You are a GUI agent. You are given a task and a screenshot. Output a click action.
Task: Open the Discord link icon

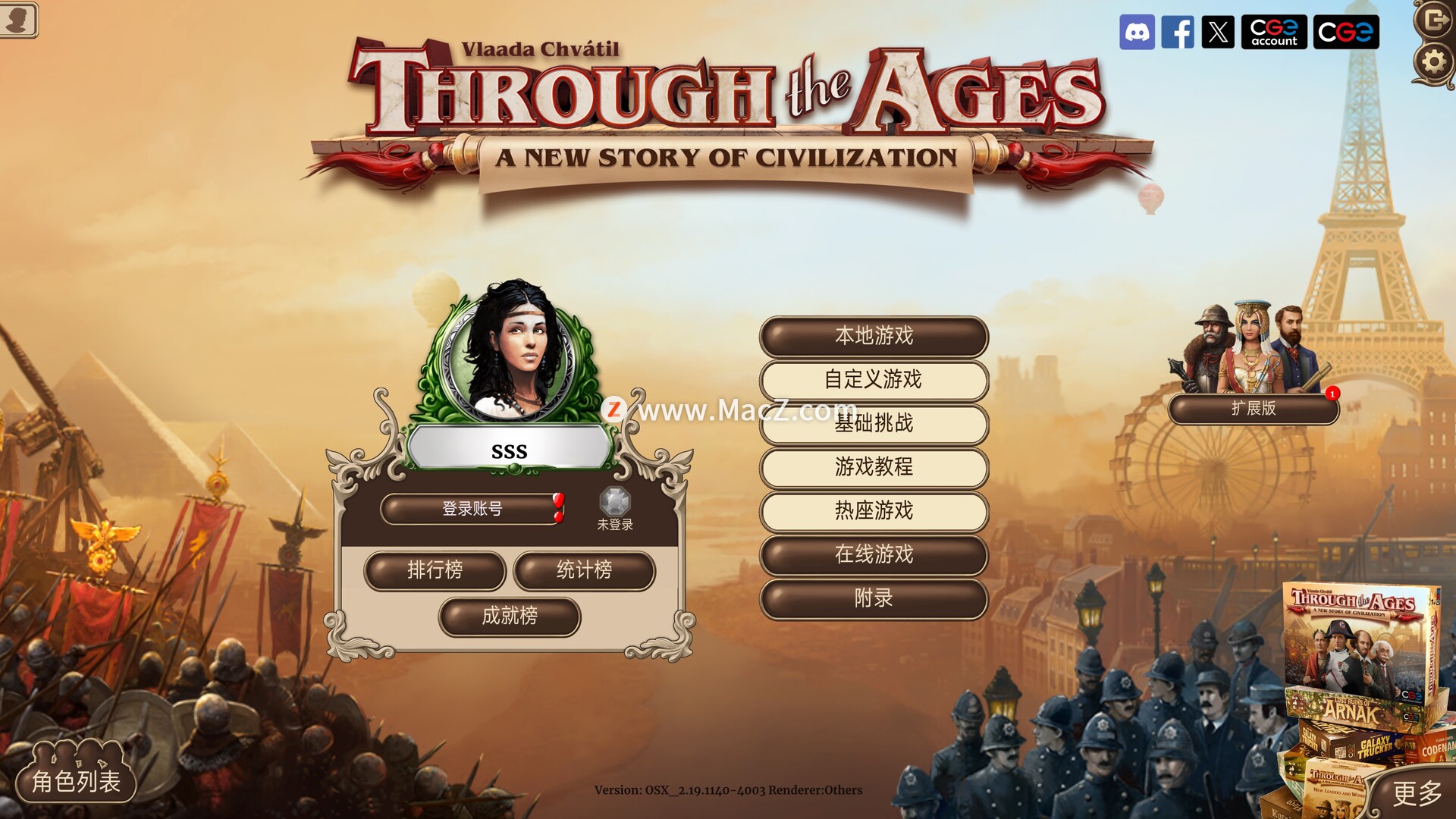(1137, 32)
